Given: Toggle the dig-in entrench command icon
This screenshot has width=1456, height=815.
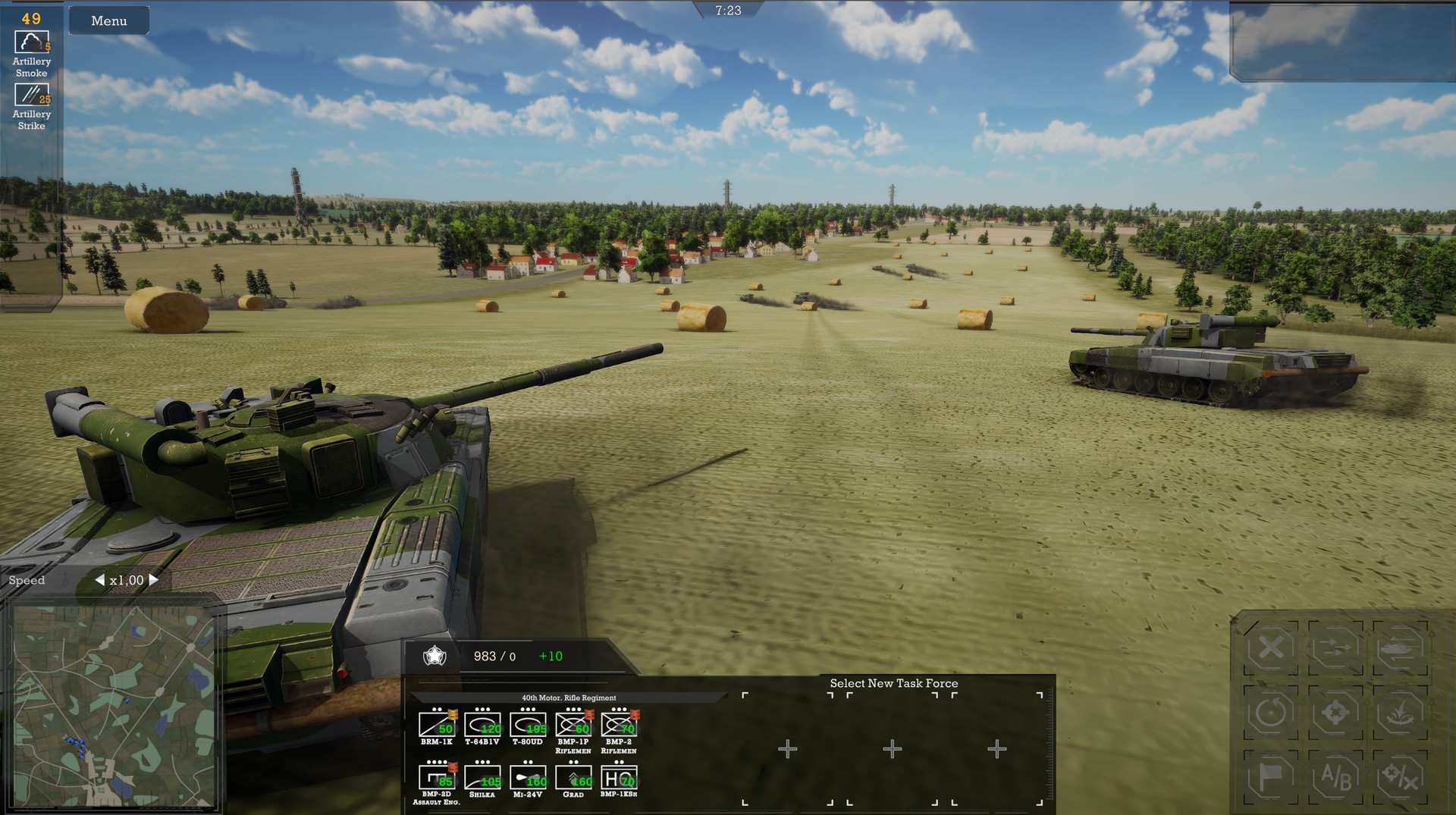Looking at the screenshot, I should pos(1400,712).
